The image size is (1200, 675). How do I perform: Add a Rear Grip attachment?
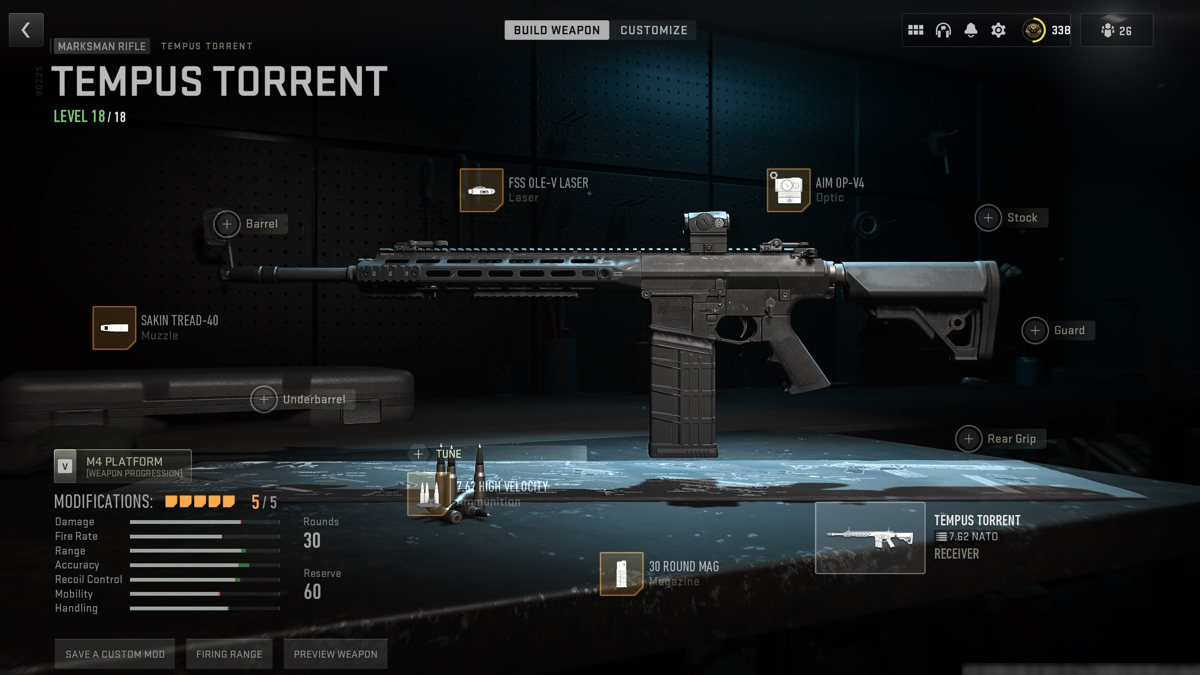pos(968,439)
